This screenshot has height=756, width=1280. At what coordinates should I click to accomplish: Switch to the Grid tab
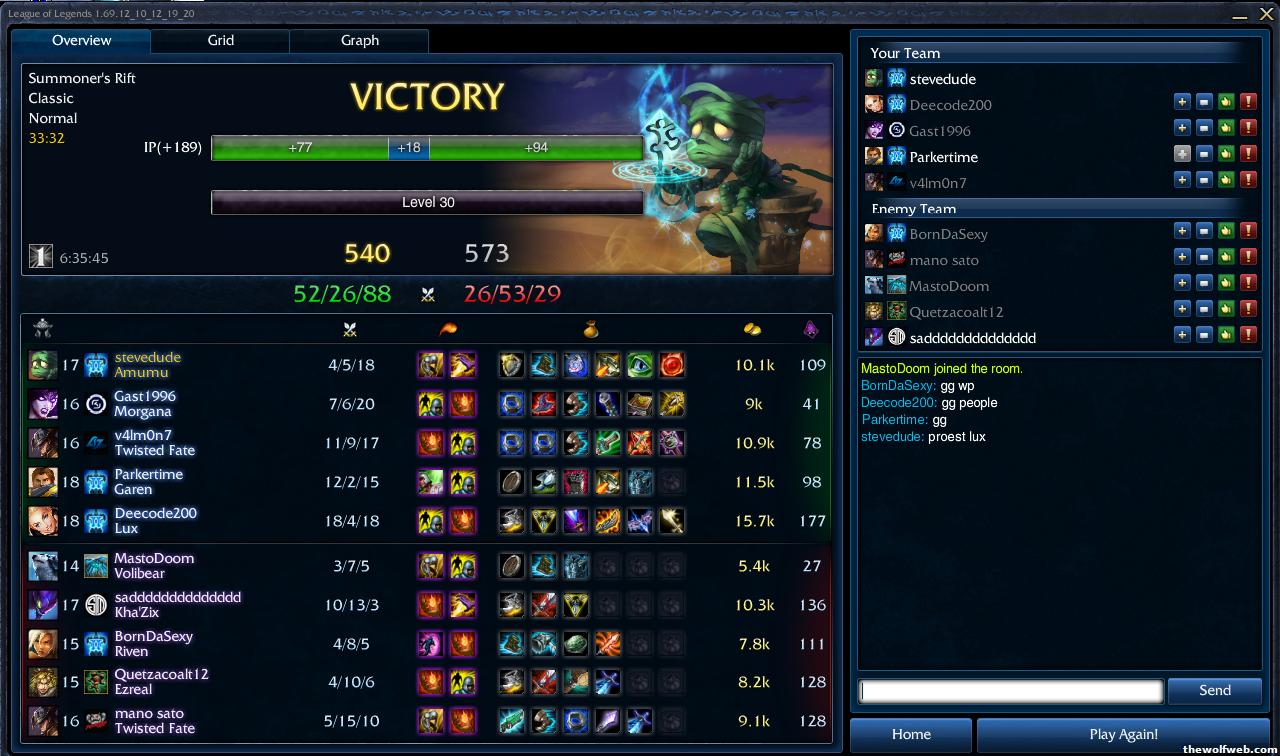point(220,41)
